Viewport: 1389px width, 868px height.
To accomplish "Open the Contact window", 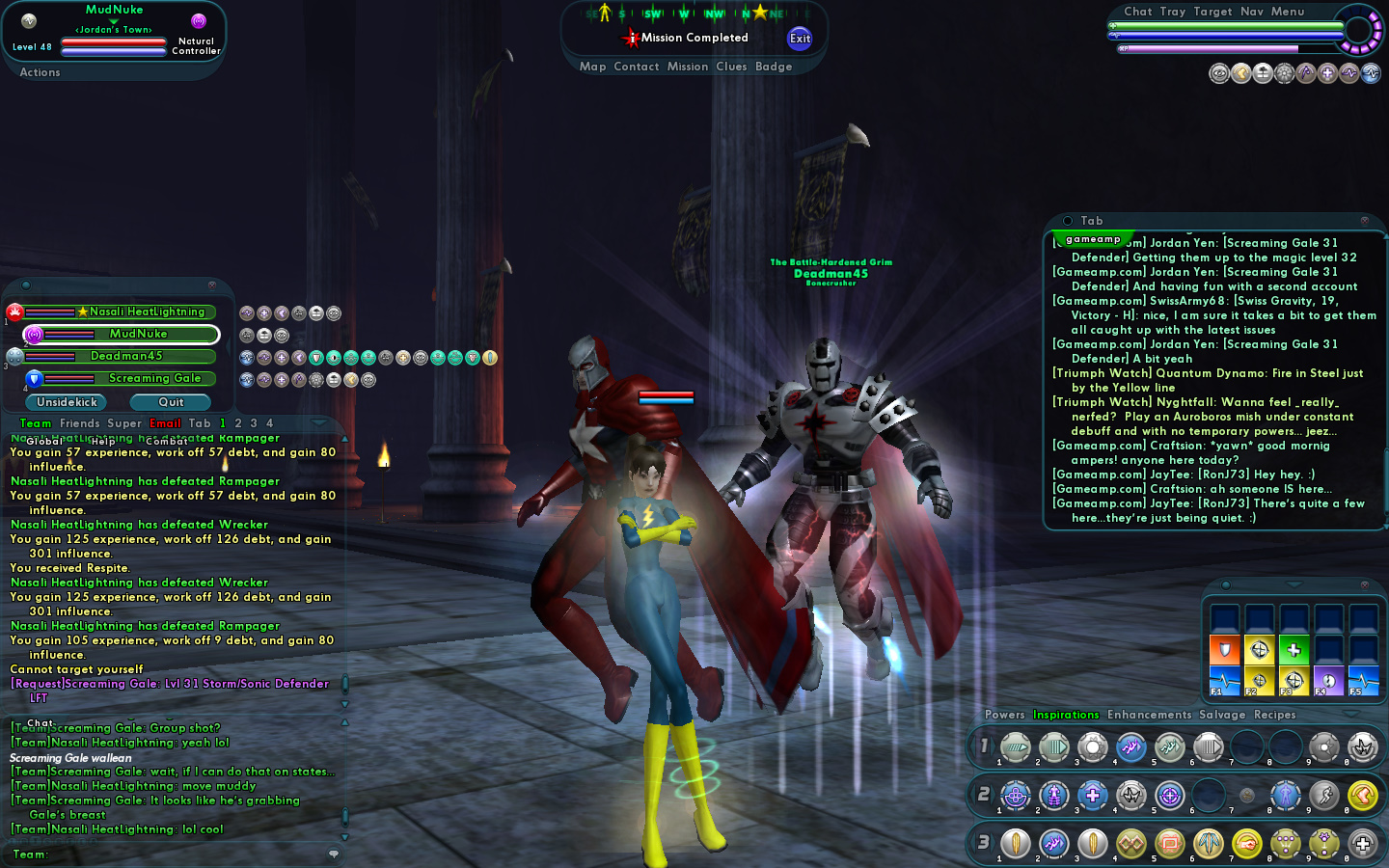I will [636, 67].
